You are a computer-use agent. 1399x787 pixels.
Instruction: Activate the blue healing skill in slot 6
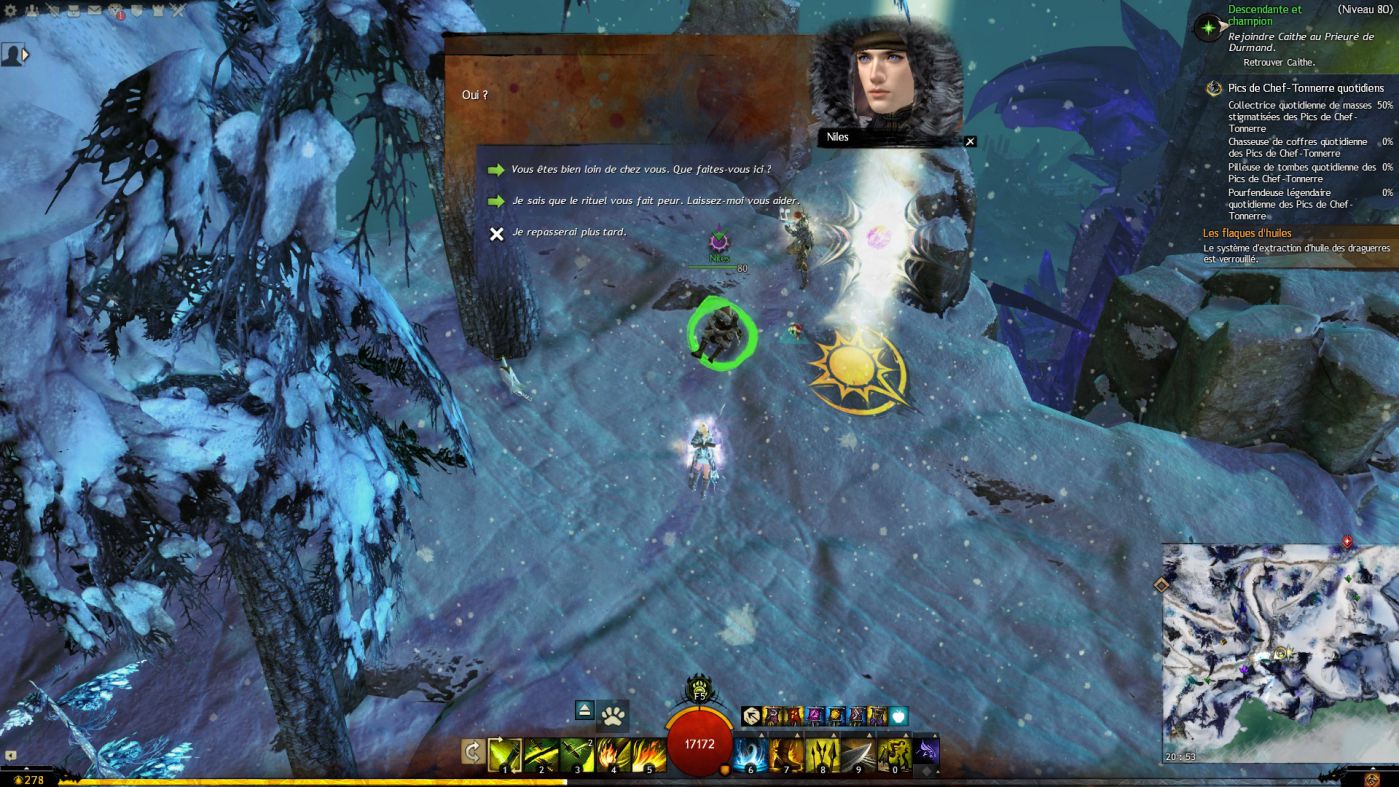[x=751, y=754]
